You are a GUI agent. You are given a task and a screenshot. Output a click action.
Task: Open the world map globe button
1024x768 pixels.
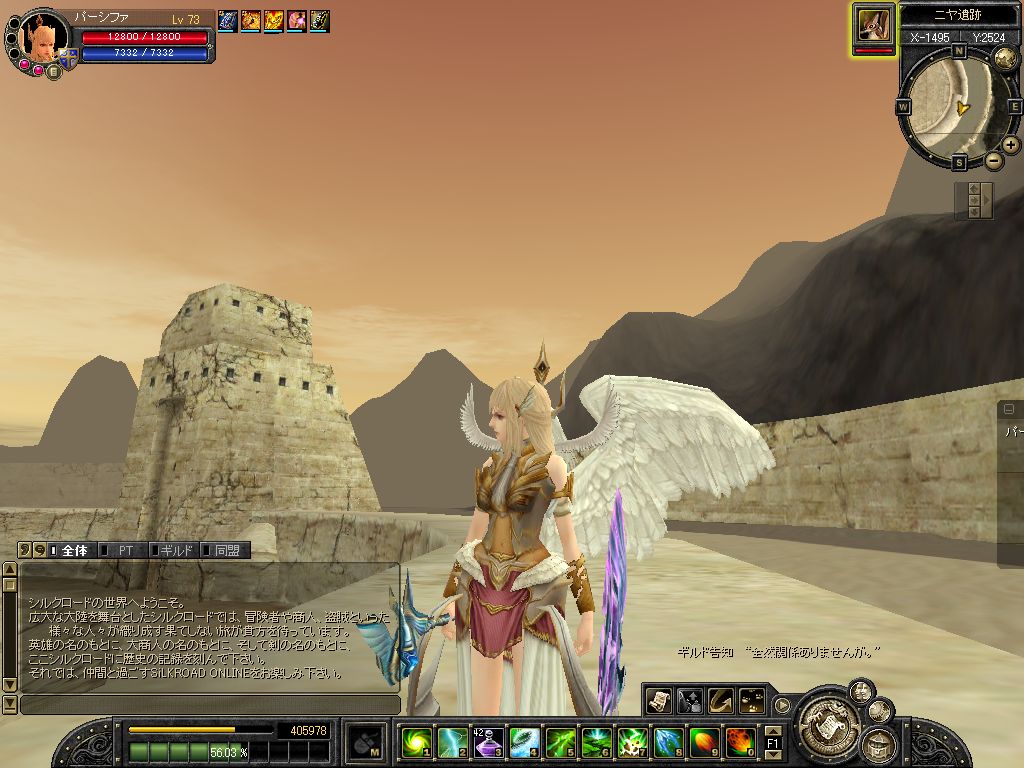point(1005,57)
